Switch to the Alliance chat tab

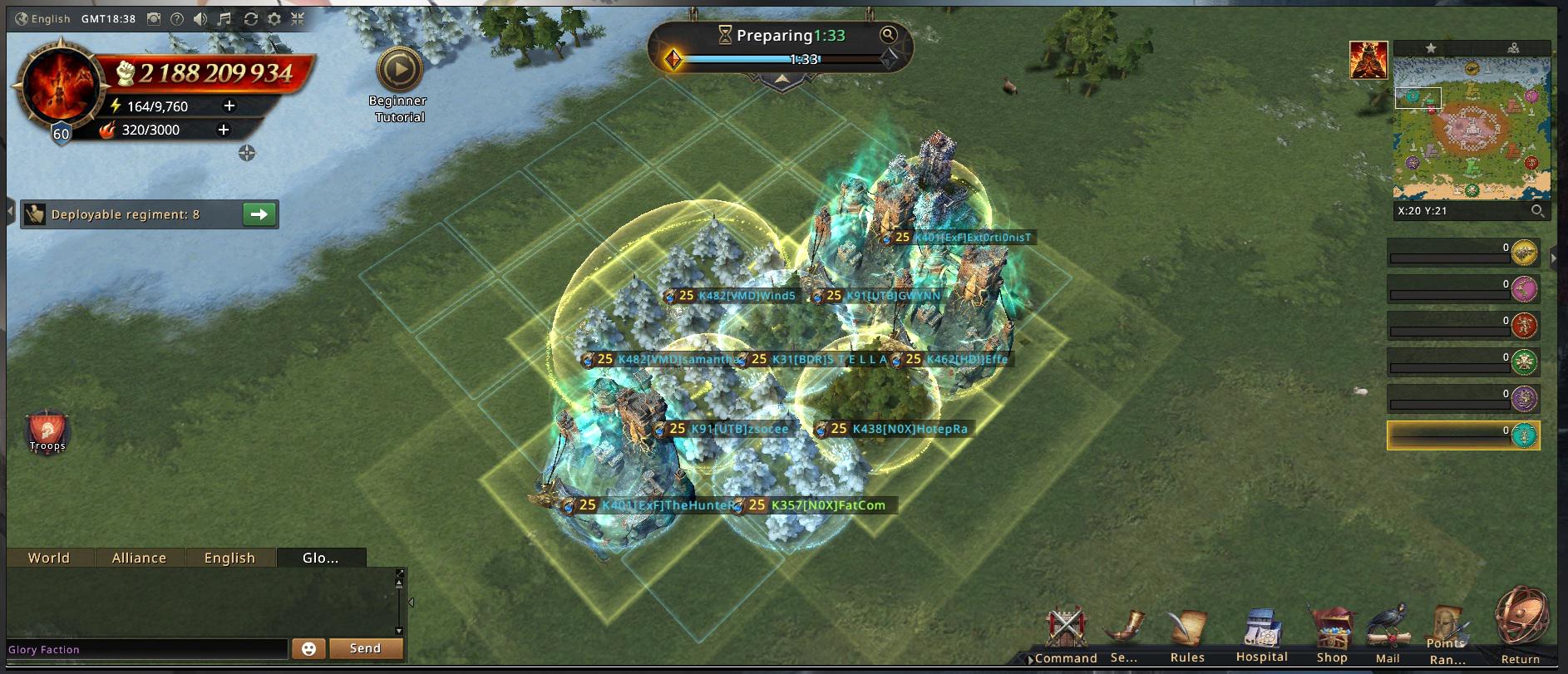[139, 558]
